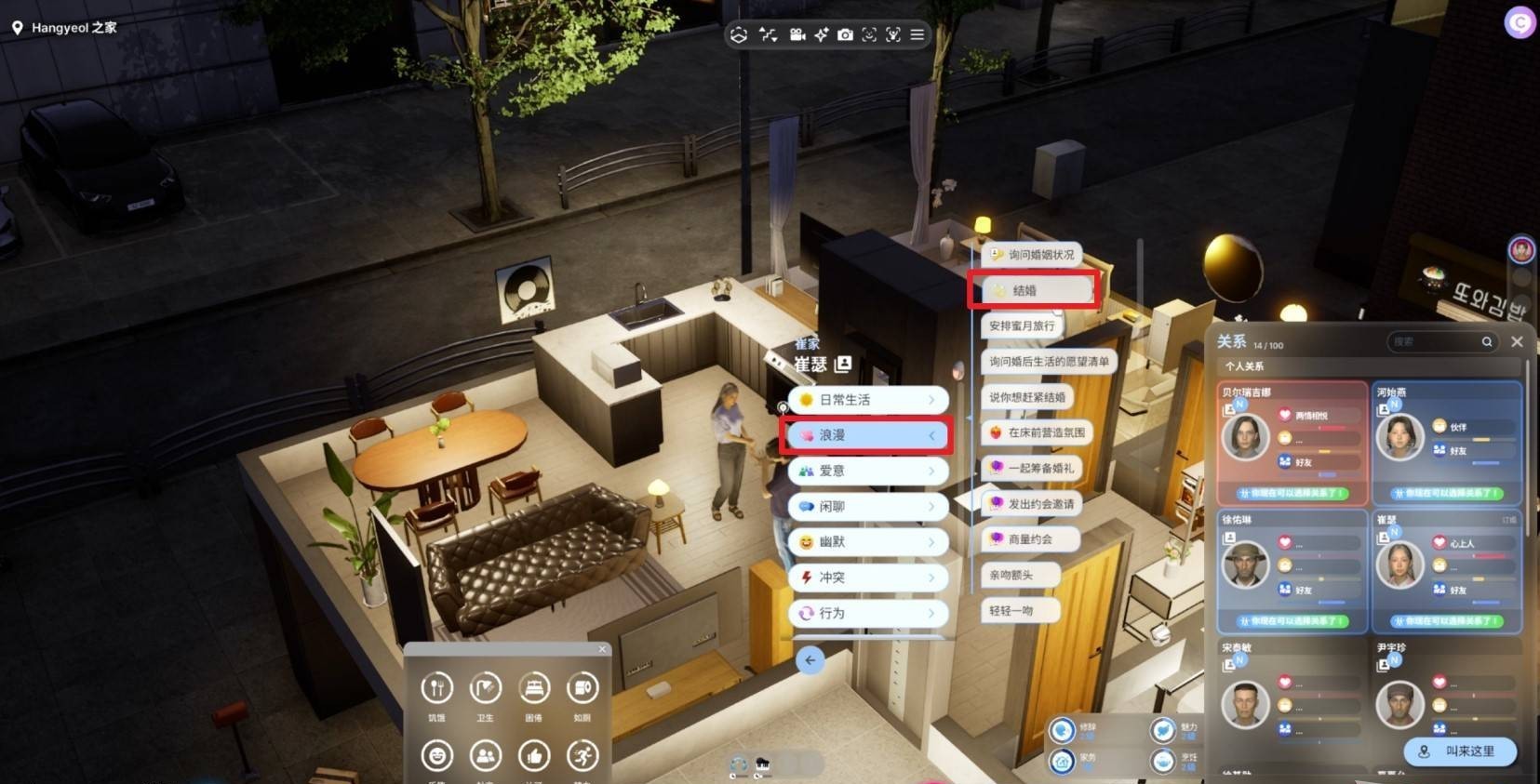Open the 爱意 affection category
The image size is (1540, 784).
click(866, 471)
